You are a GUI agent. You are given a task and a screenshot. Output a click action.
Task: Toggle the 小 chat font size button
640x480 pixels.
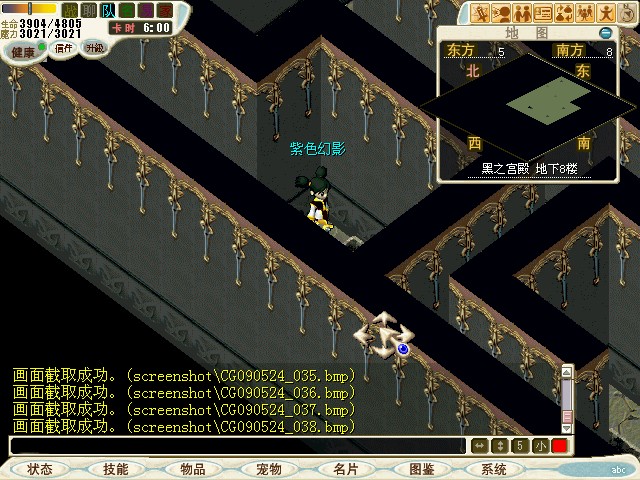540,446
